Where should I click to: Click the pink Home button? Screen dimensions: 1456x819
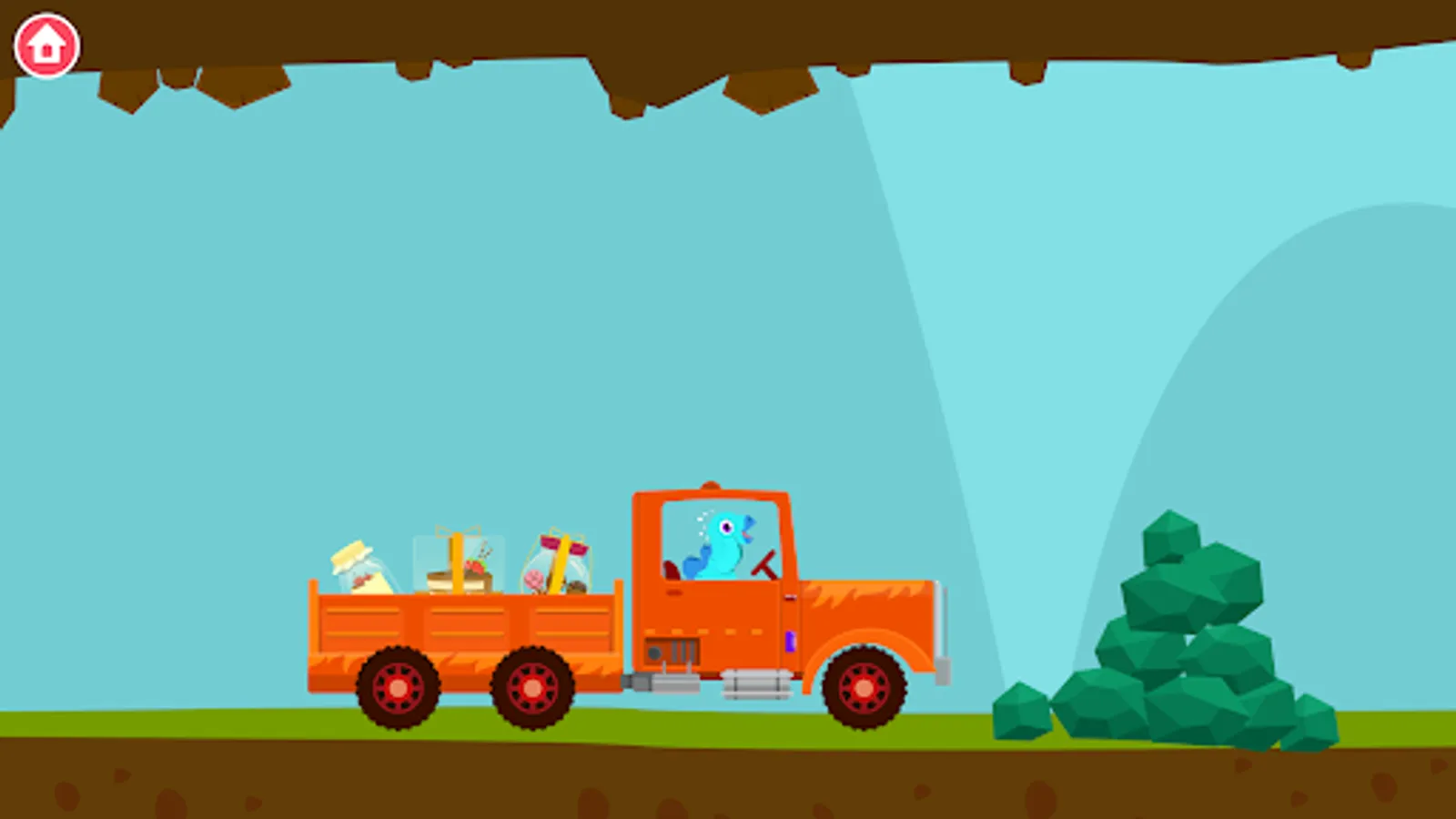click(45, 44)
